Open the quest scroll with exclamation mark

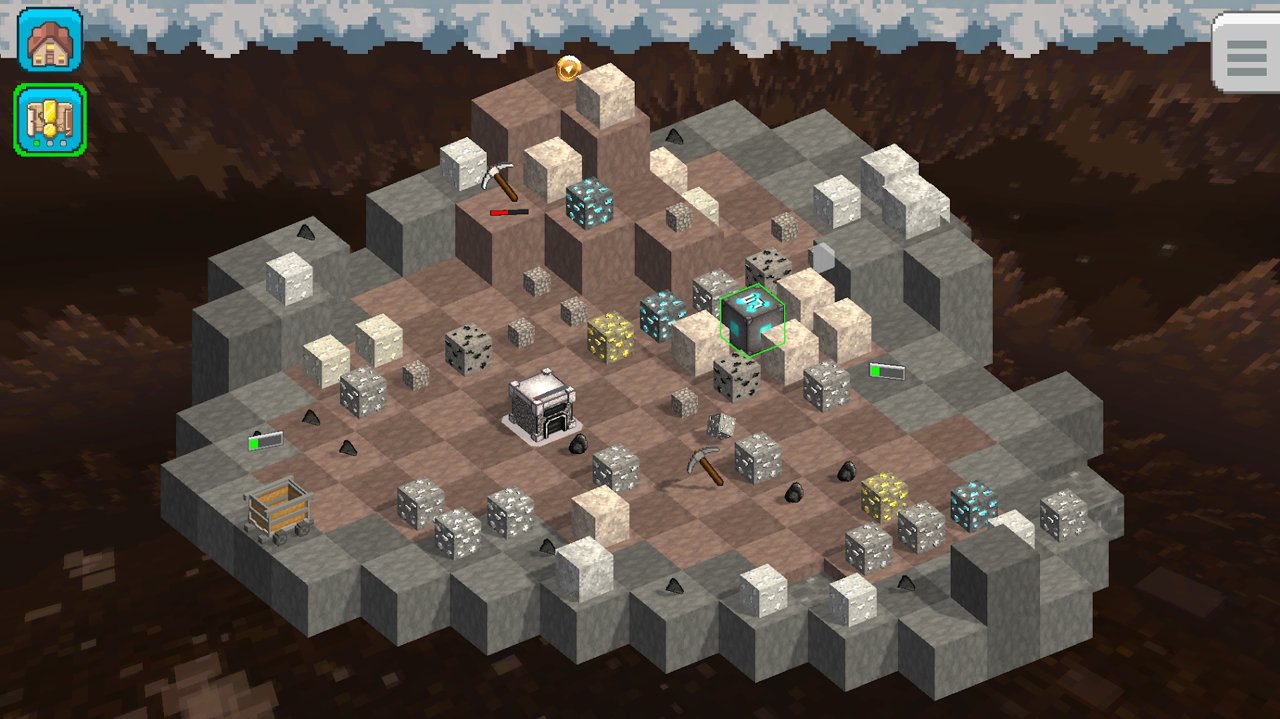click(x=49, y=119)
